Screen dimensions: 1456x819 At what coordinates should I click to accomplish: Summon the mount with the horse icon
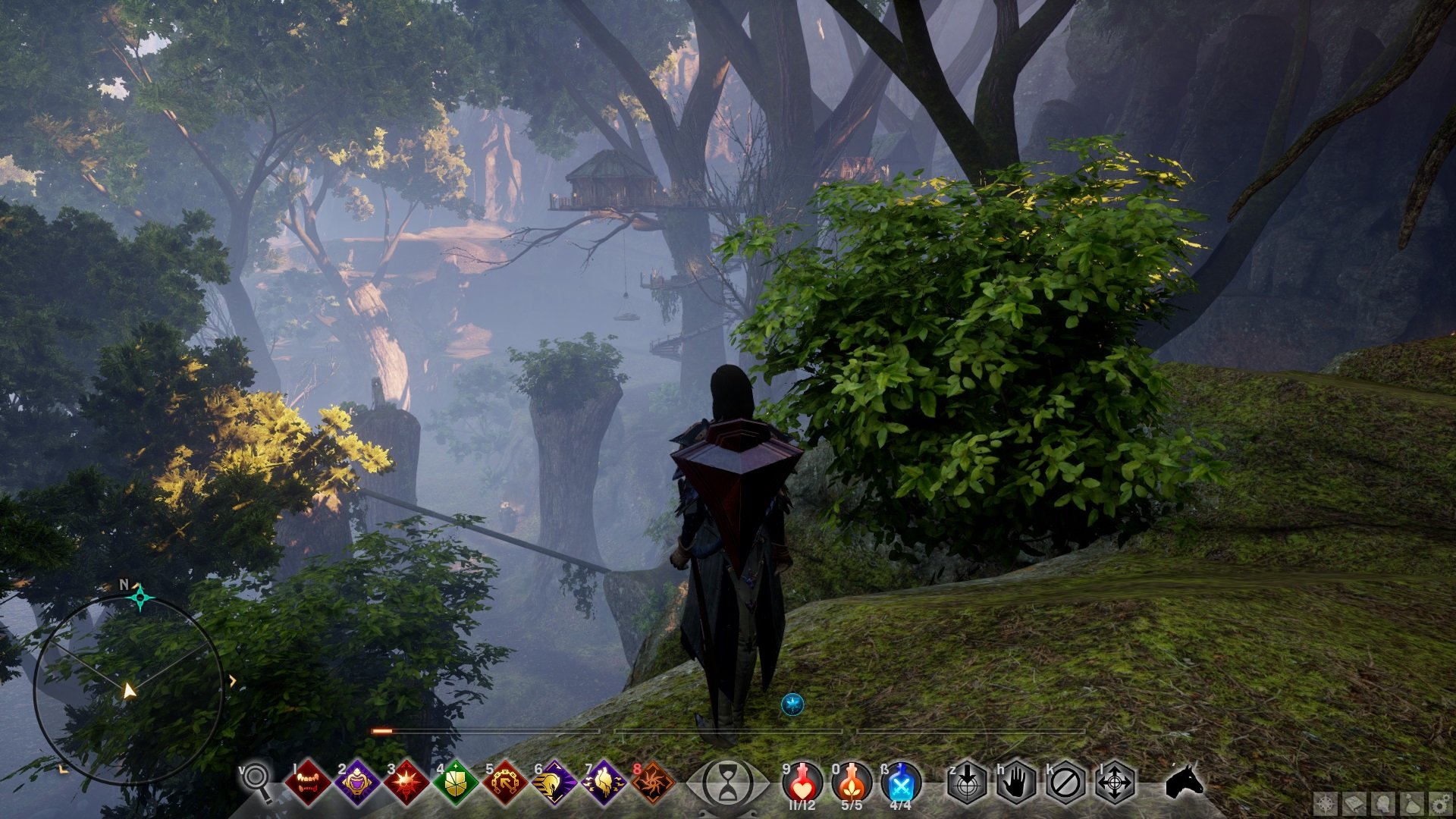1183,780
